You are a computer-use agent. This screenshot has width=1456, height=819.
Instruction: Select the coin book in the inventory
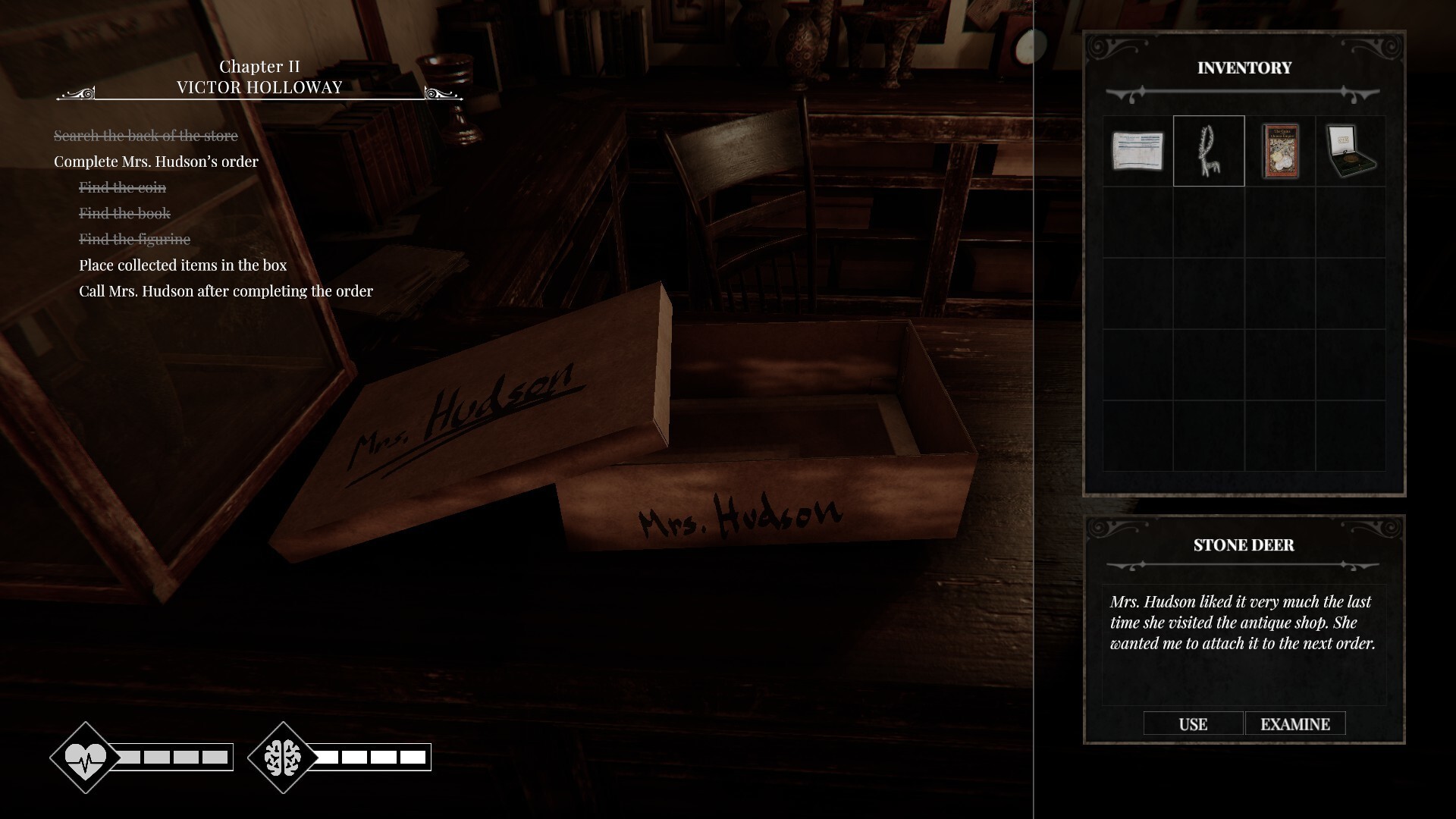click(1280, 151)
